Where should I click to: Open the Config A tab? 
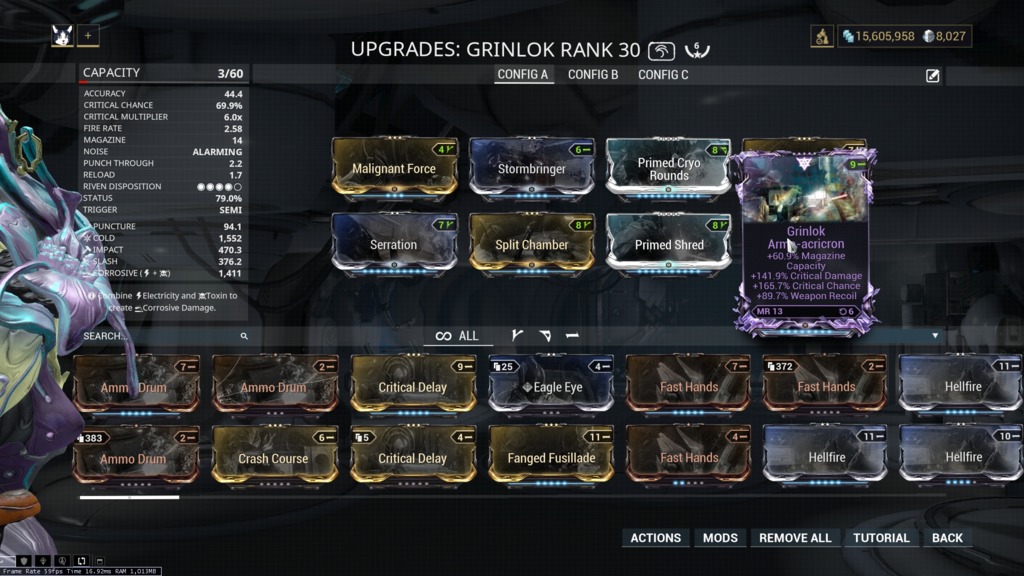523,75
